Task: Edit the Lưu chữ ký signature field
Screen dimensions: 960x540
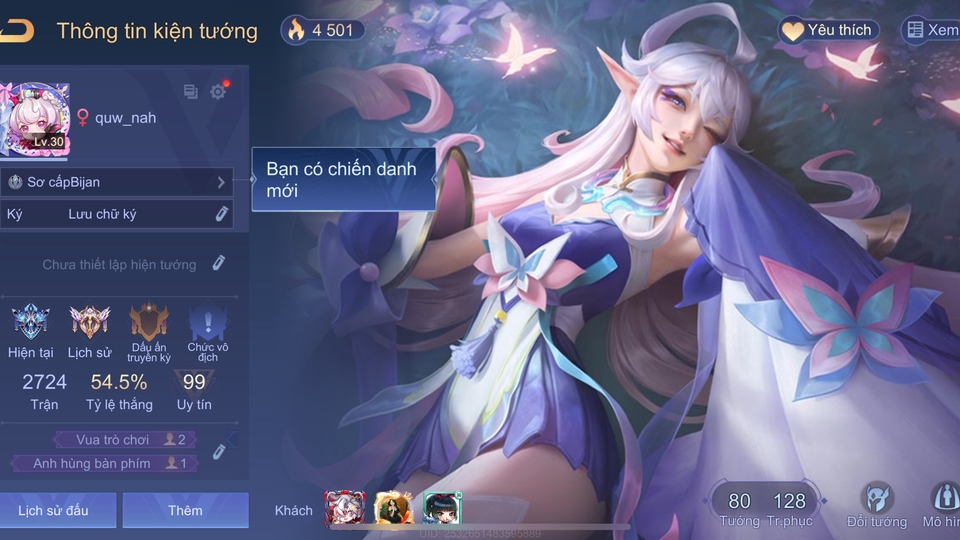Action: pyautogui.click(x=222, y=214)
